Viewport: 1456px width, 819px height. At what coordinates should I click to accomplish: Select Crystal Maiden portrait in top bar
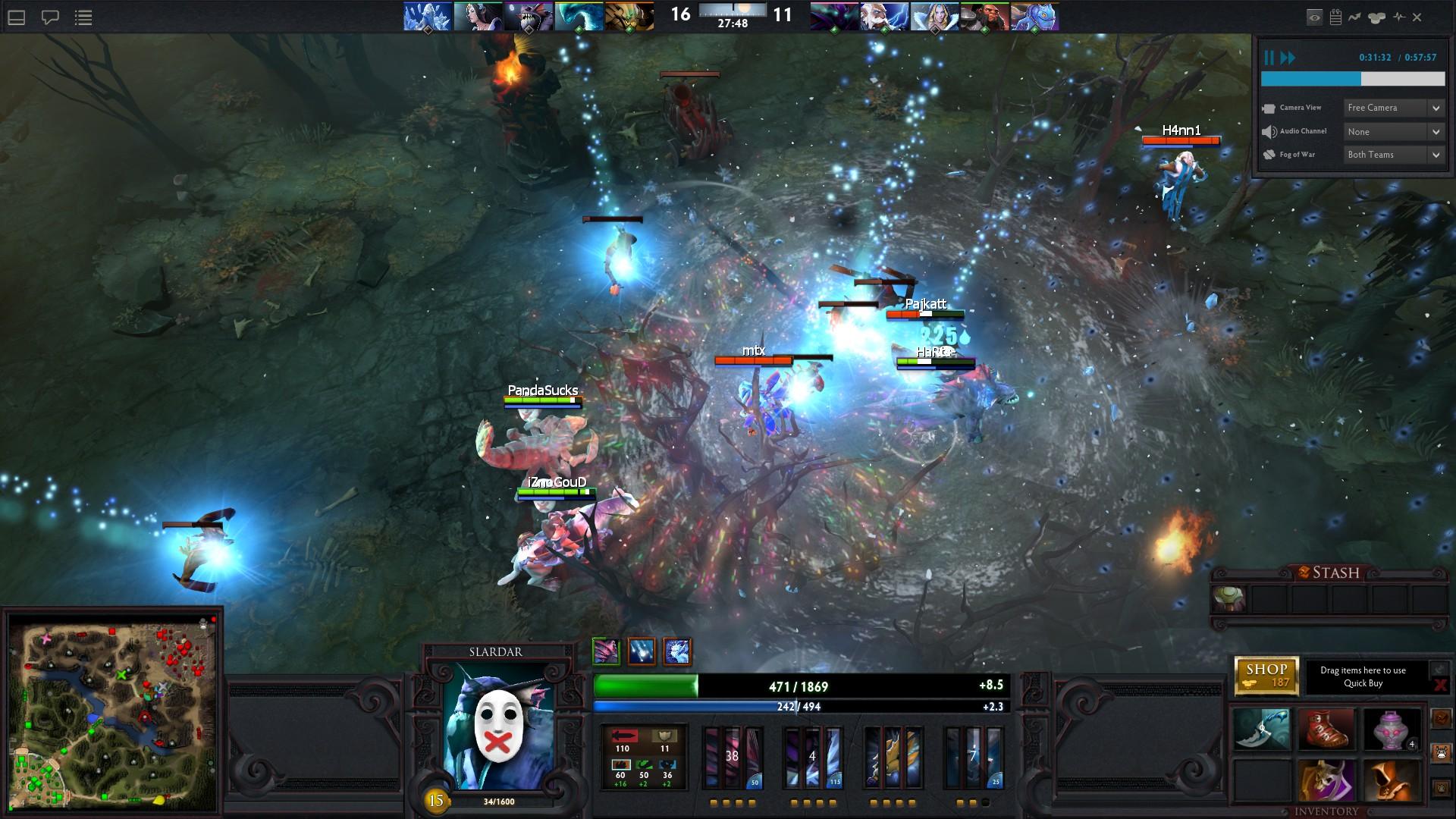coord(934,16)
